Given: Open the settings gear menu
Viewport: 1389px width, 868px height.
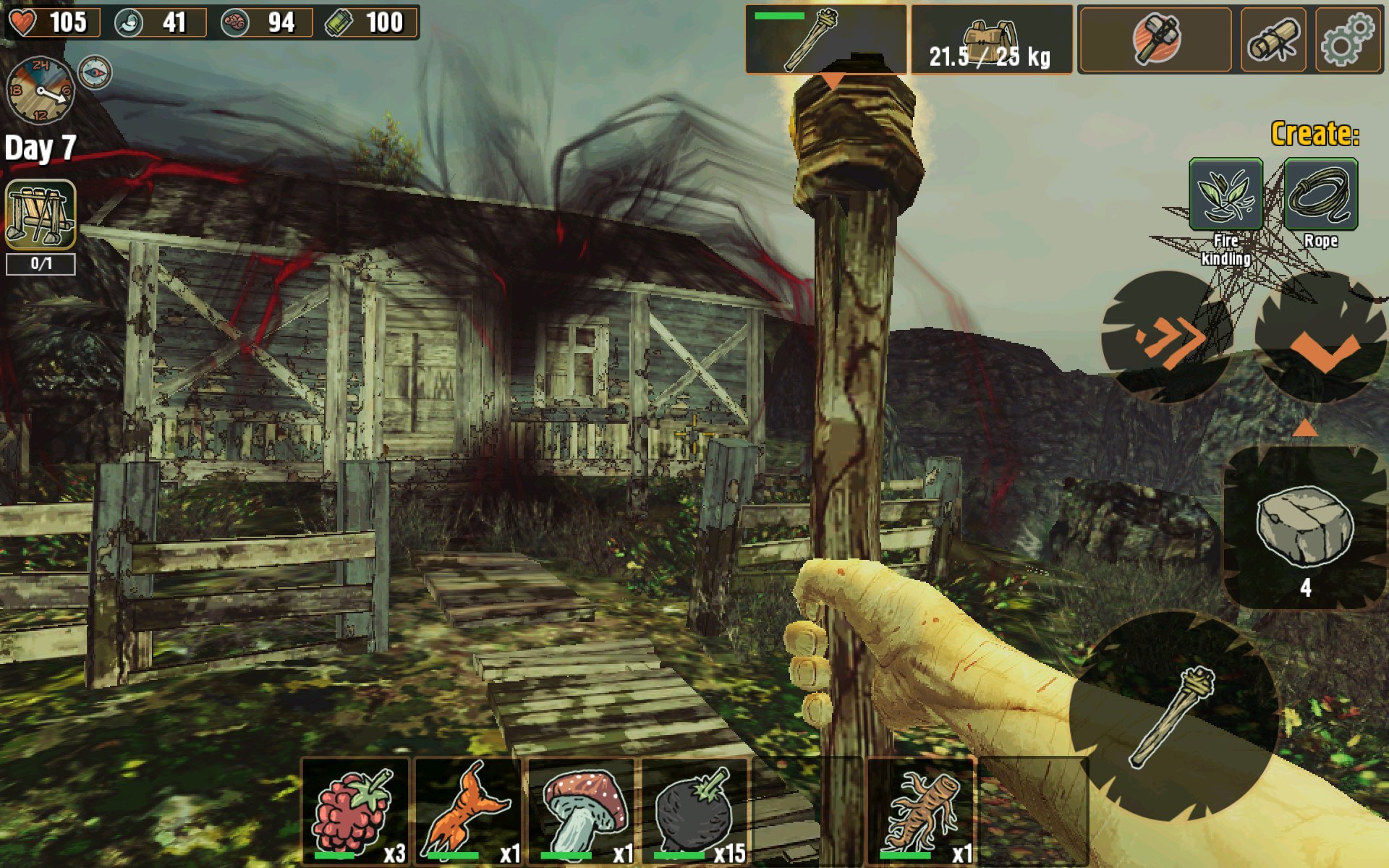Looking at the screenshot, I should click(1347, 39).
